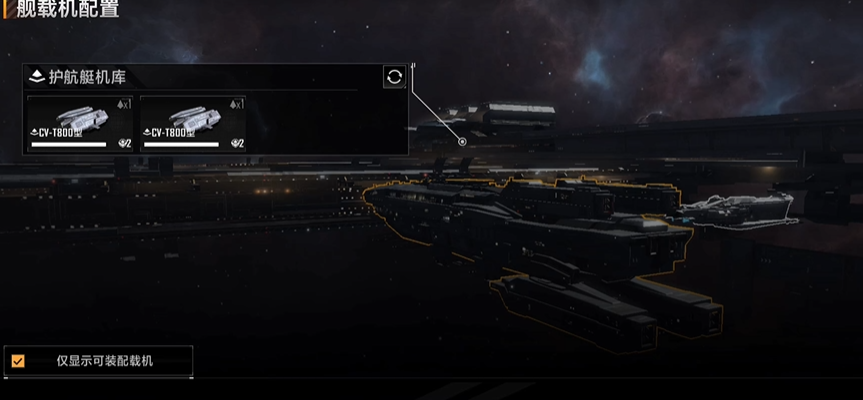Click the circular arrows swap button
Viewport: 863px width, 400px height.
(x=394, y=77)
